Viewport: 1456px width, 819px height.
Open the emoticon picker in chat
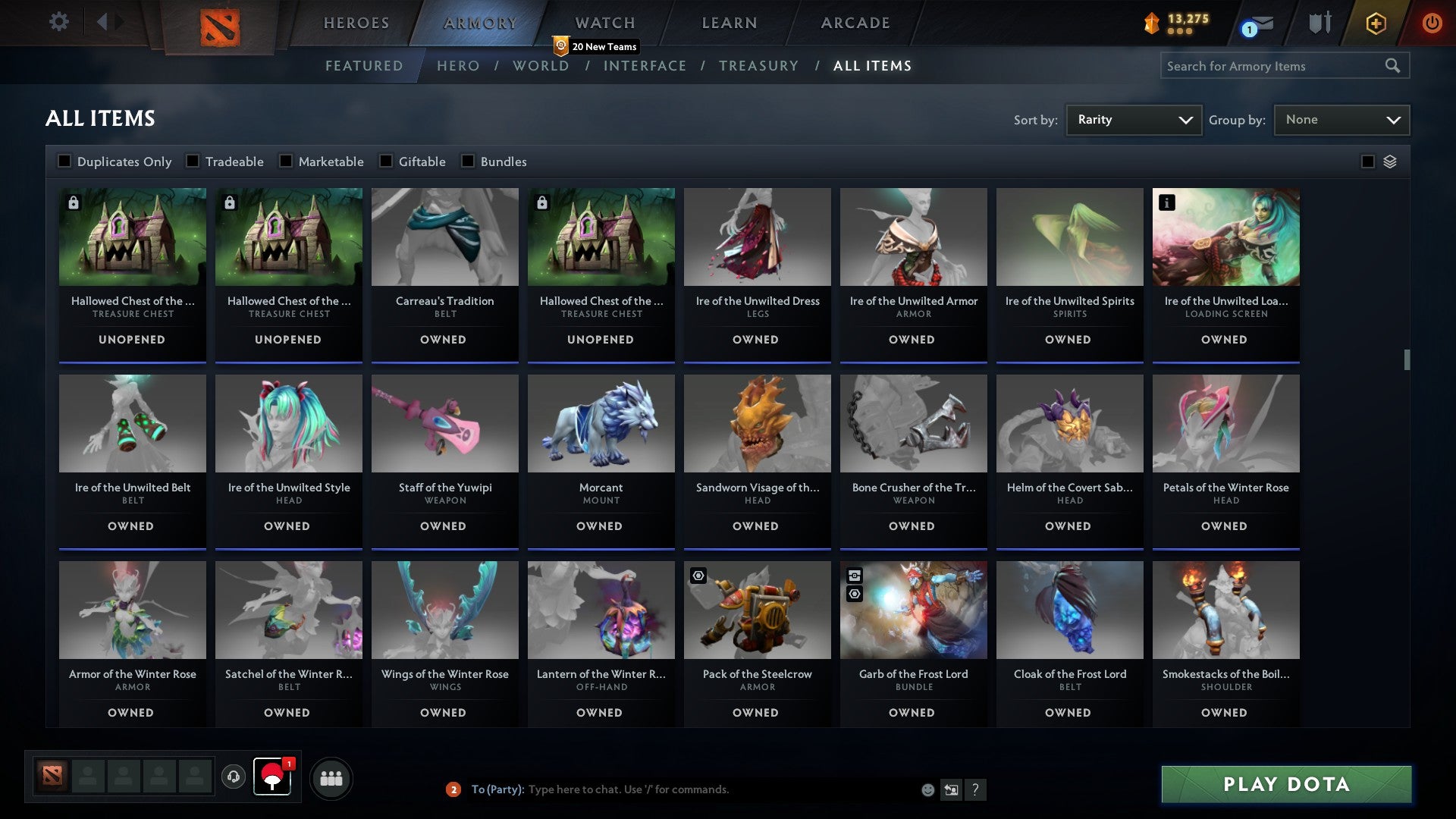tap(927, 789)
